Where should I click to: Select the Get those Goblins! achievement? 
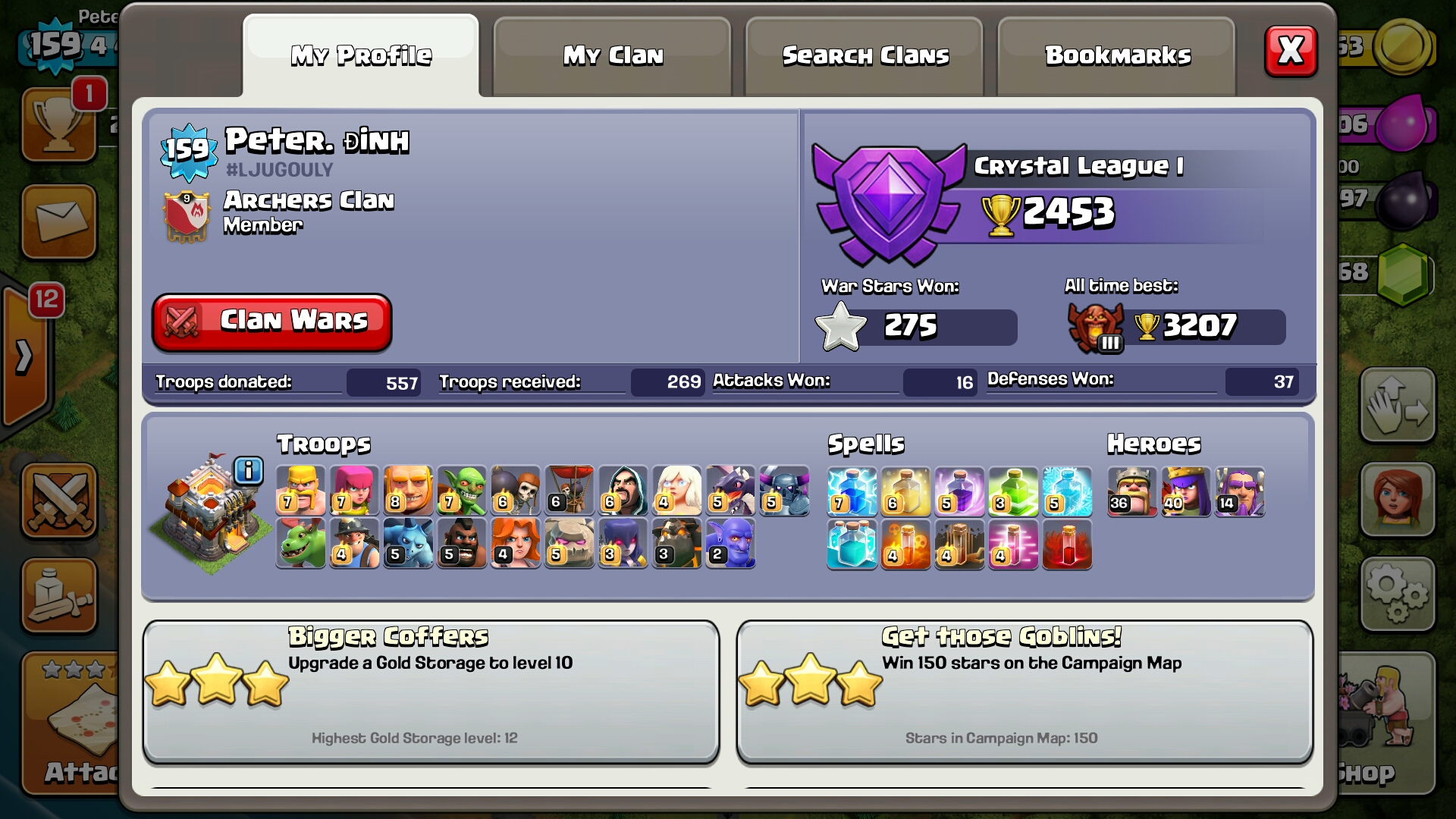point(1025,691)
